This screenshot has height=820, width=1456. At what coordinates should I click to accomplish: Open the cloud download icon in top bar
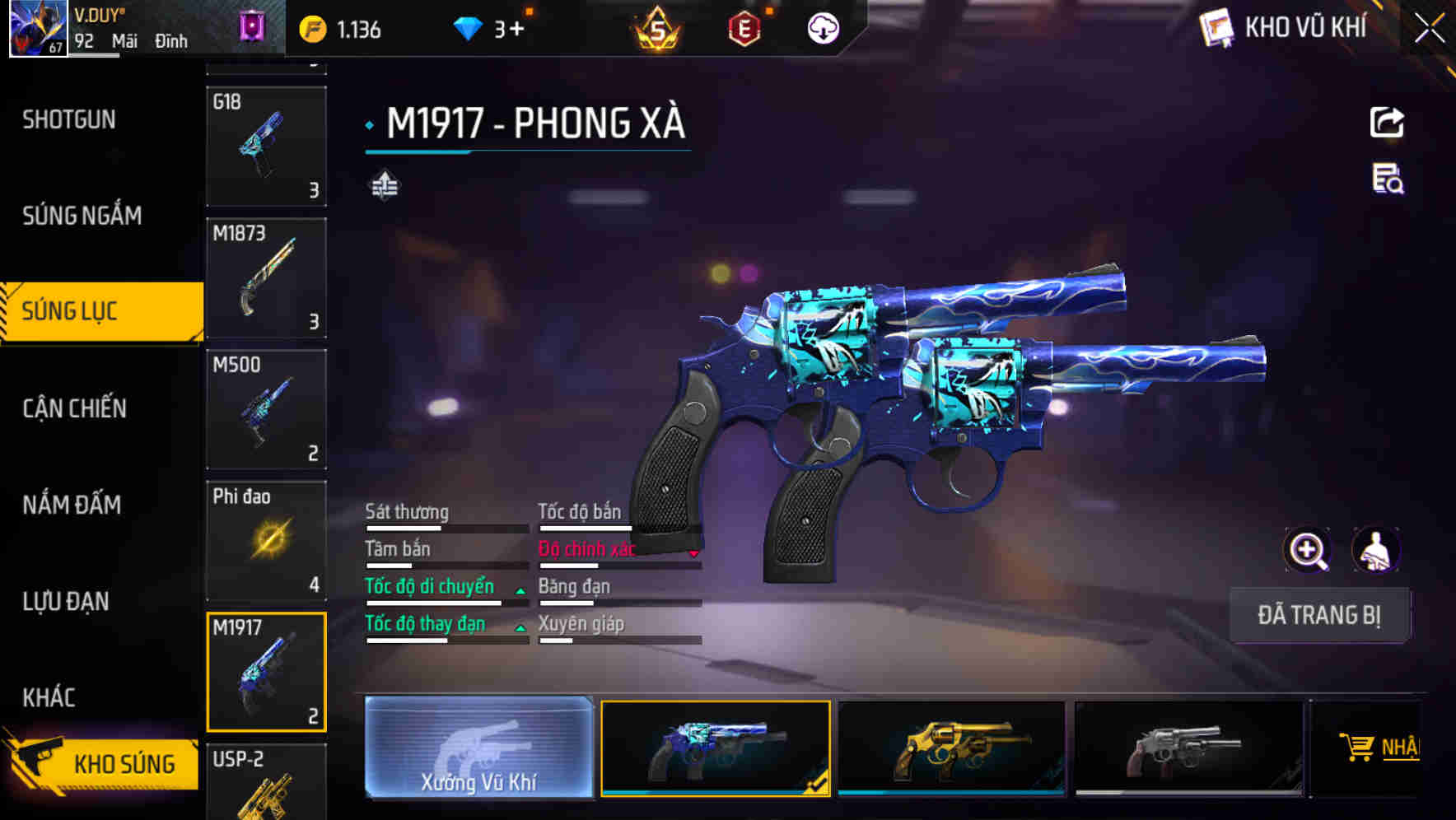822,27
